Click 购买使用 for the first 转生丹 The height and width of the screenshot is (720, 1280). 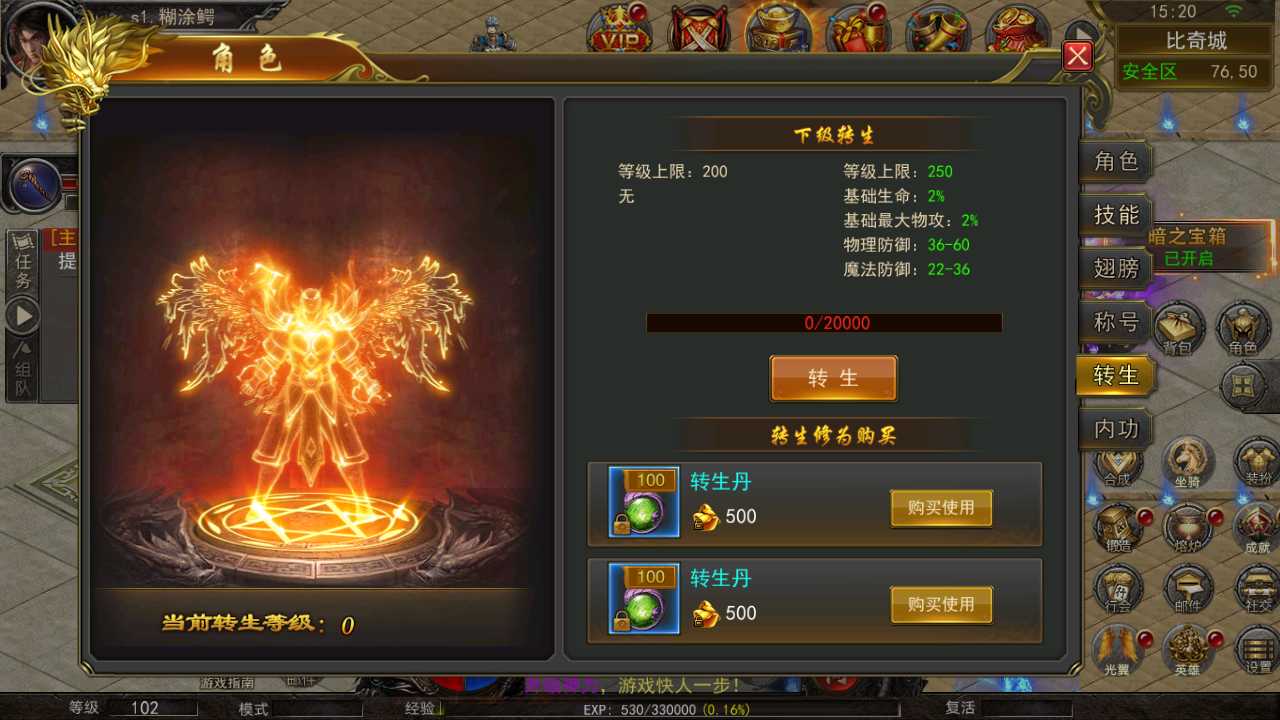940,507
